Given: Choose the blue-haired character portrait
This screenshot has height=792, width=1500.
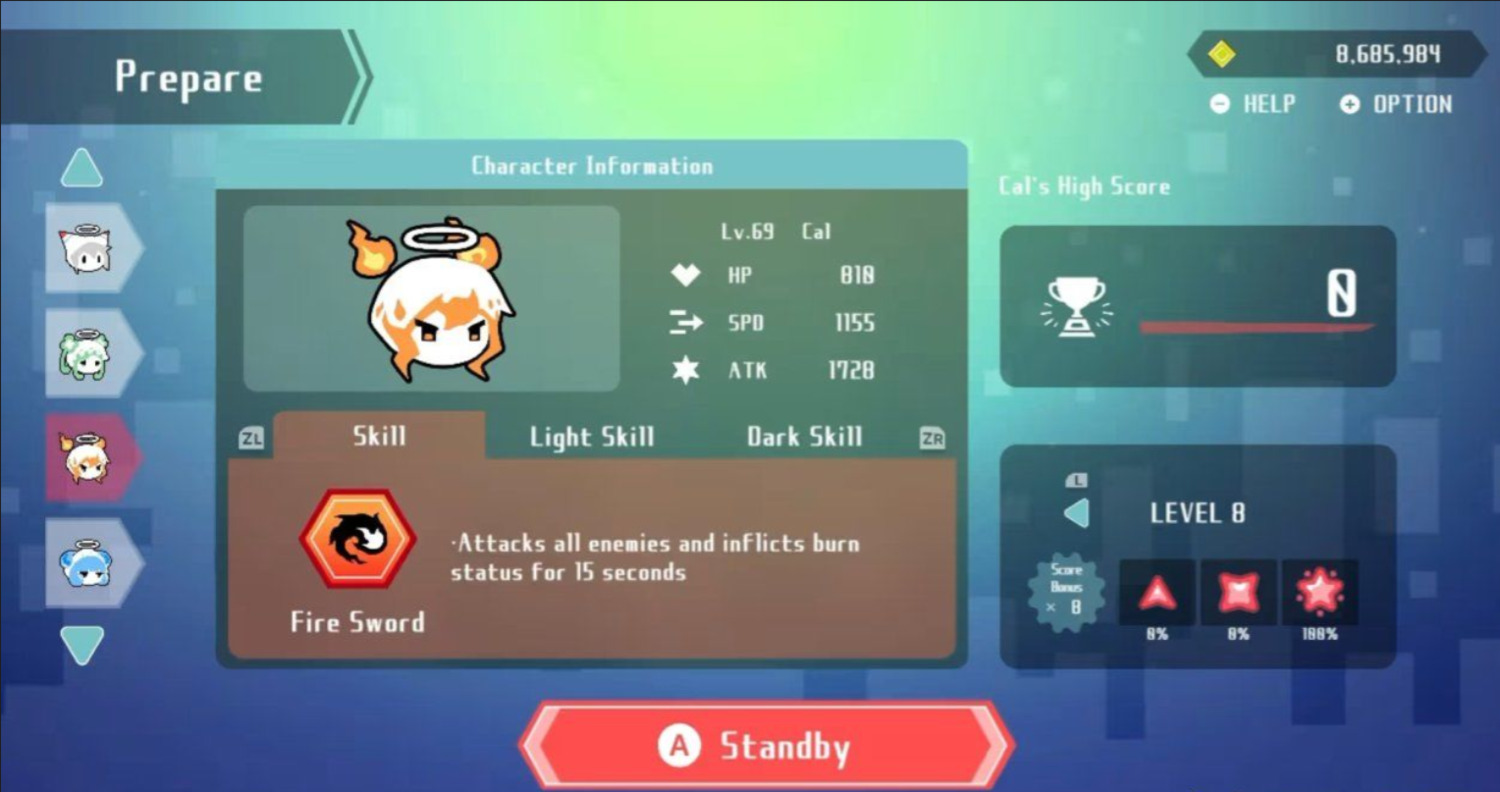Looking at the screenshot, I should tap(88, 563).
